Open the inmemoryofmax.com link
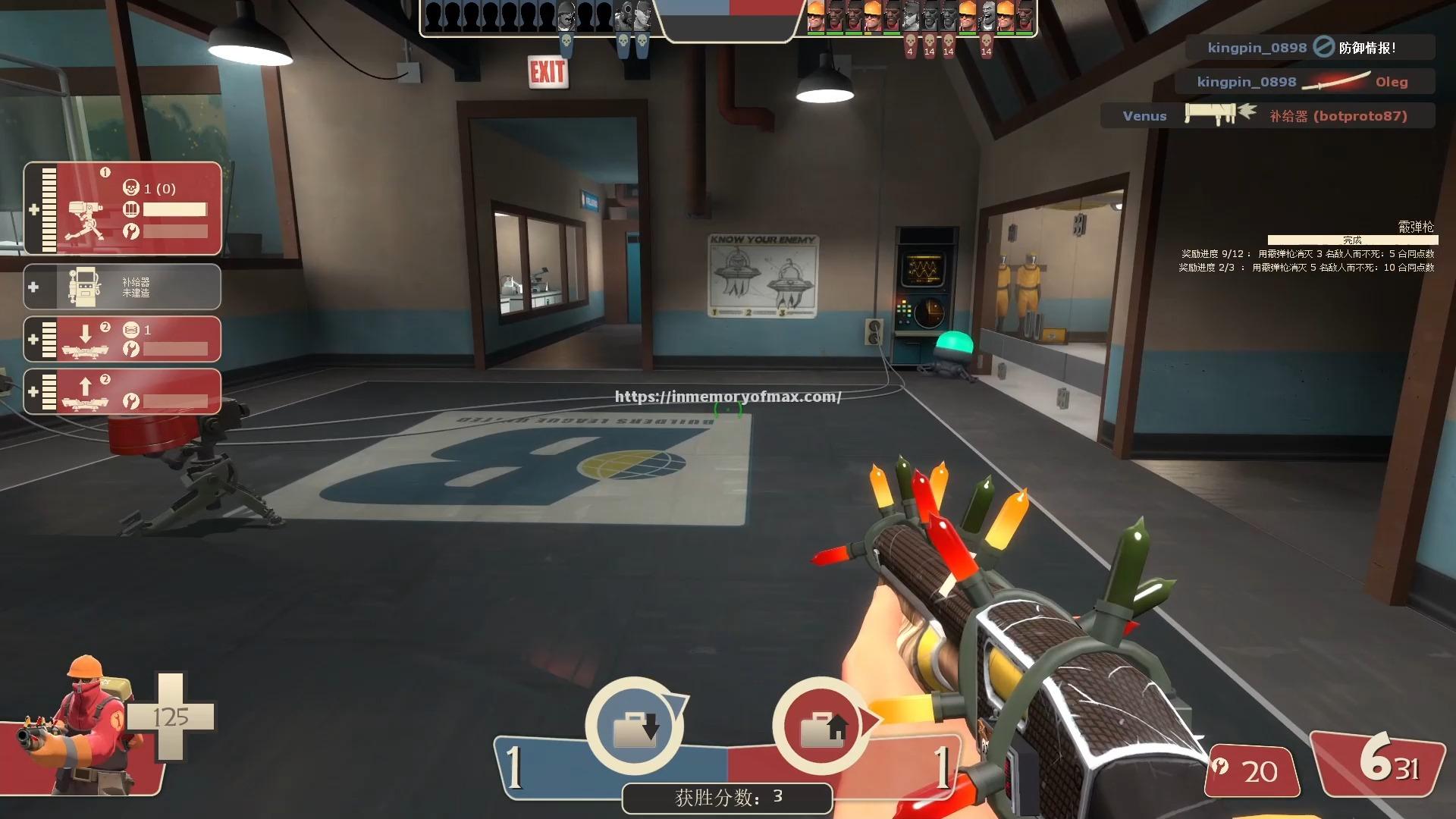 click(x=727, y=397)
